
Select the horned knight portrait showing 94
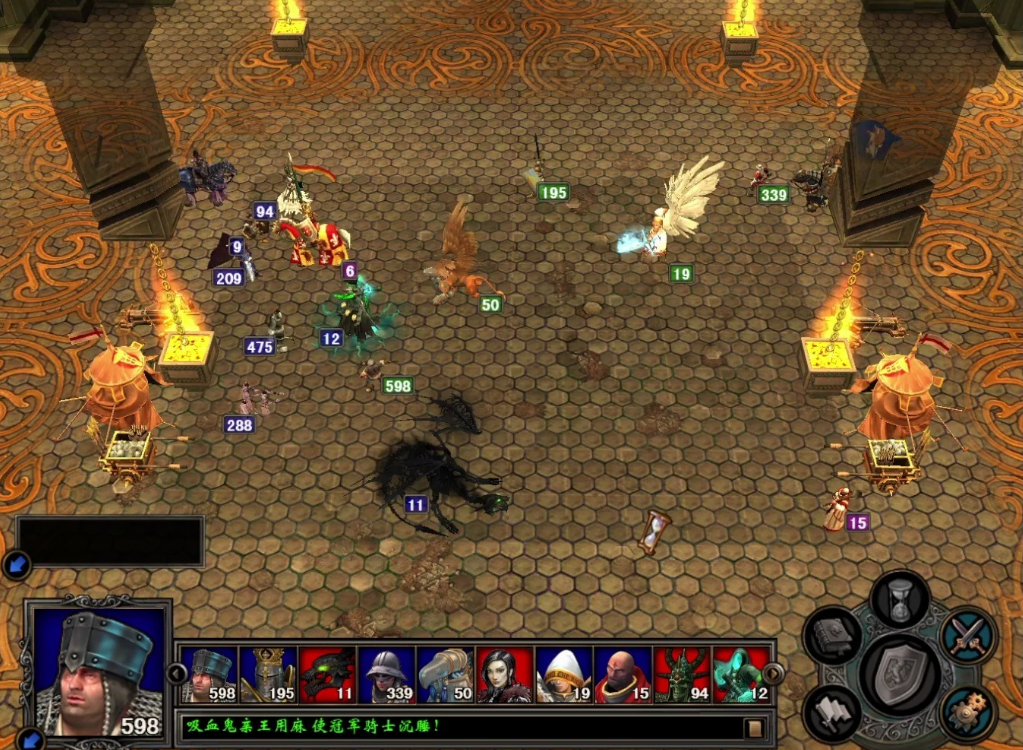pyautogui.click(x=682, y=675)
